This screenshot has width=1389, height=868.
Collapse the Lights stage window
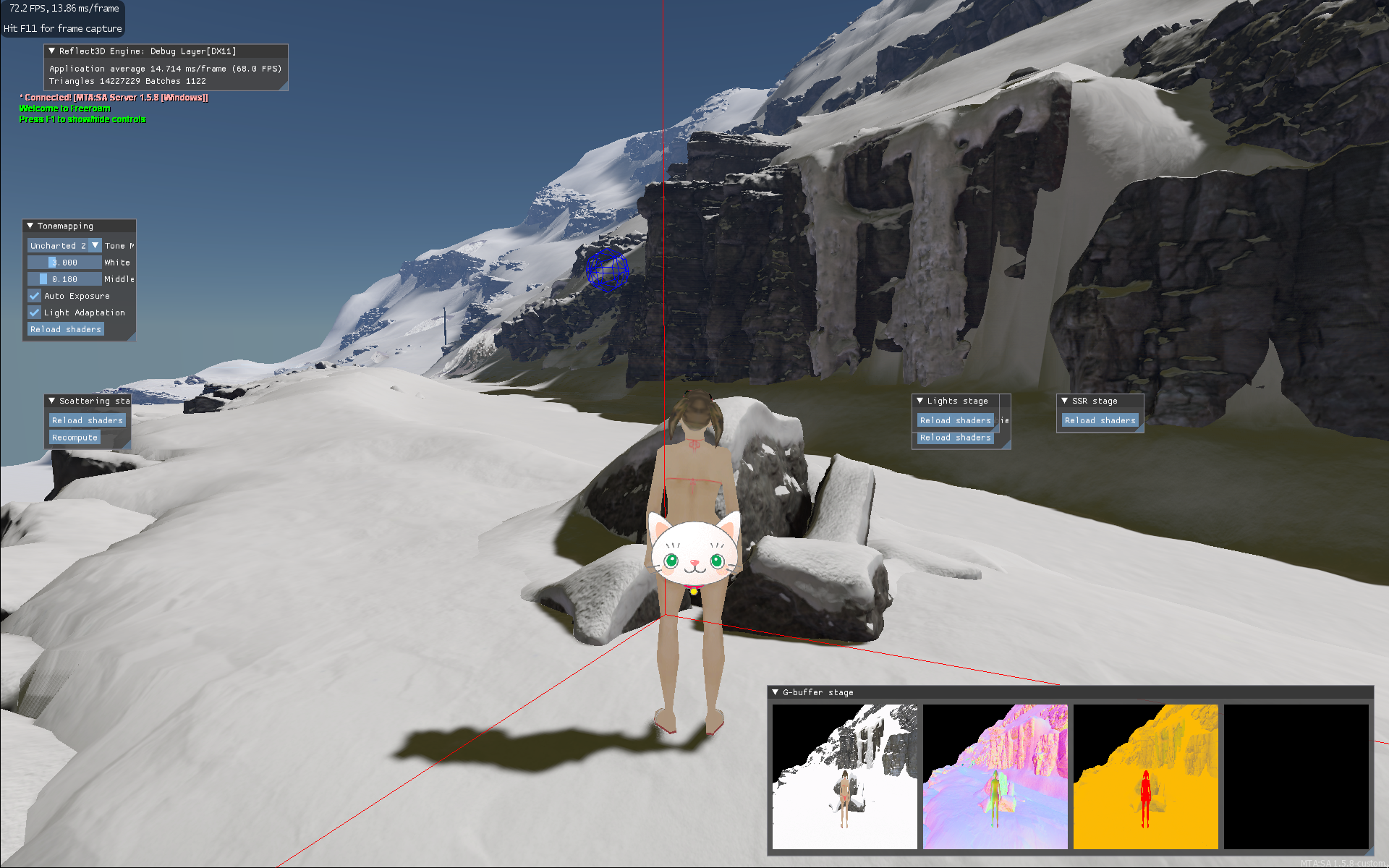coord(920,401)
